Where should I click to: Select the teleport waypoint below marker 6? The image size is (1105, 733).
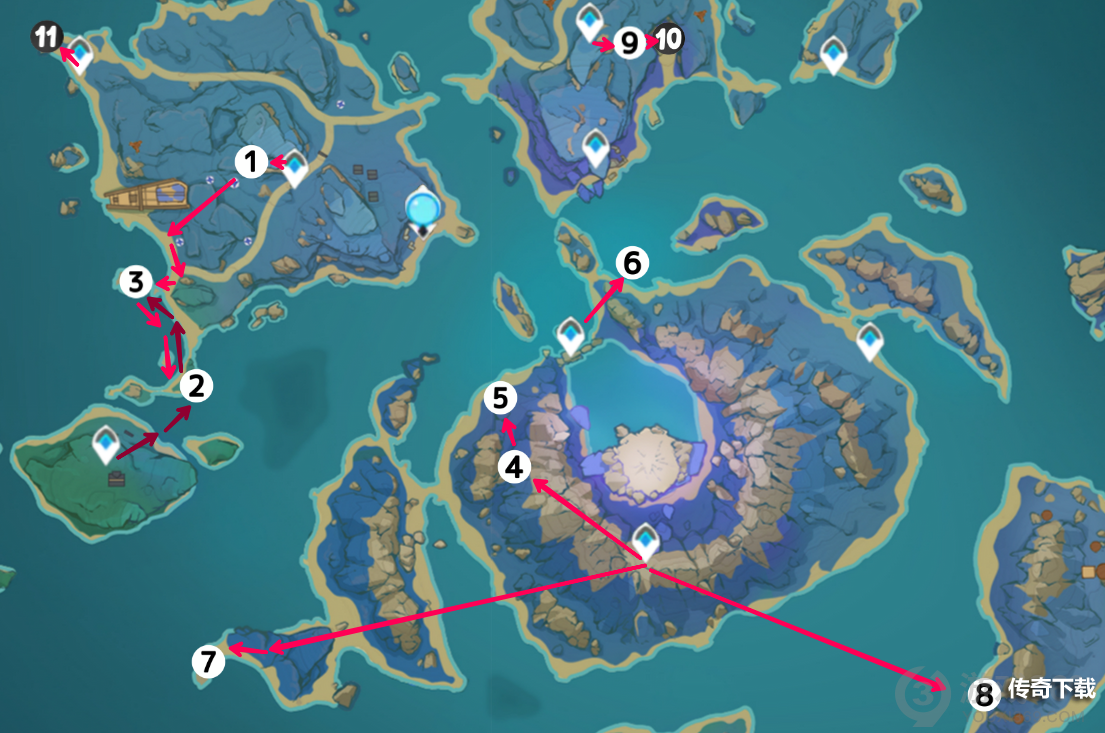(571, 335)
